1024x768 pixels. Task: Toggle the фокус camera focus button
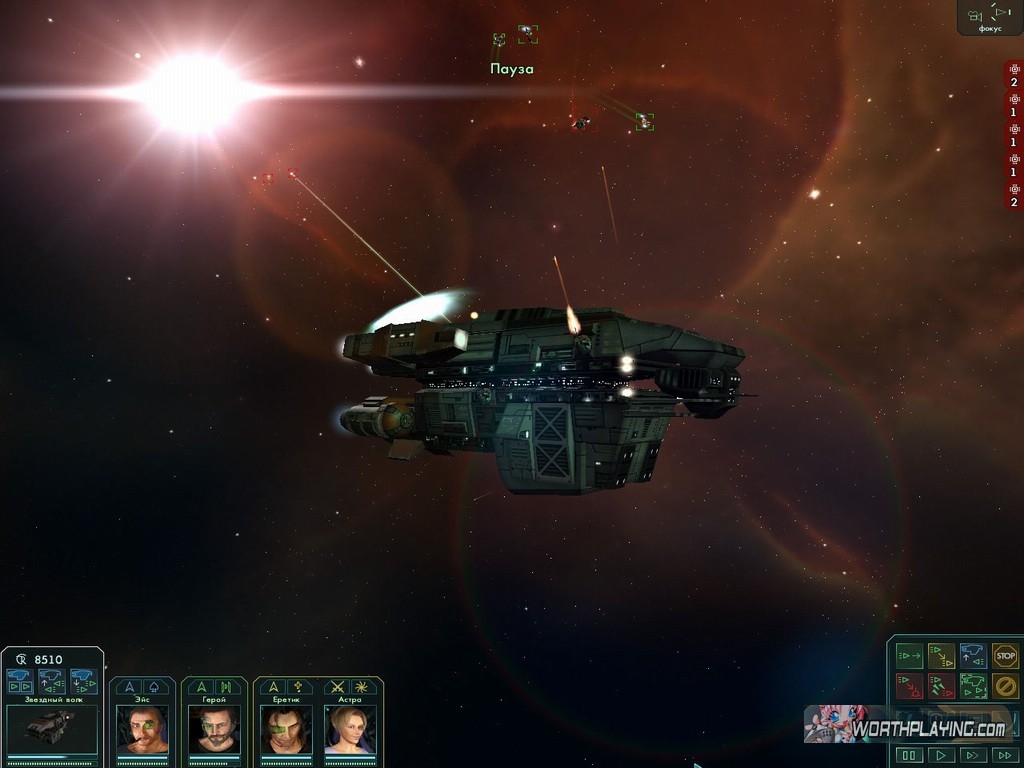pos(990,16)
